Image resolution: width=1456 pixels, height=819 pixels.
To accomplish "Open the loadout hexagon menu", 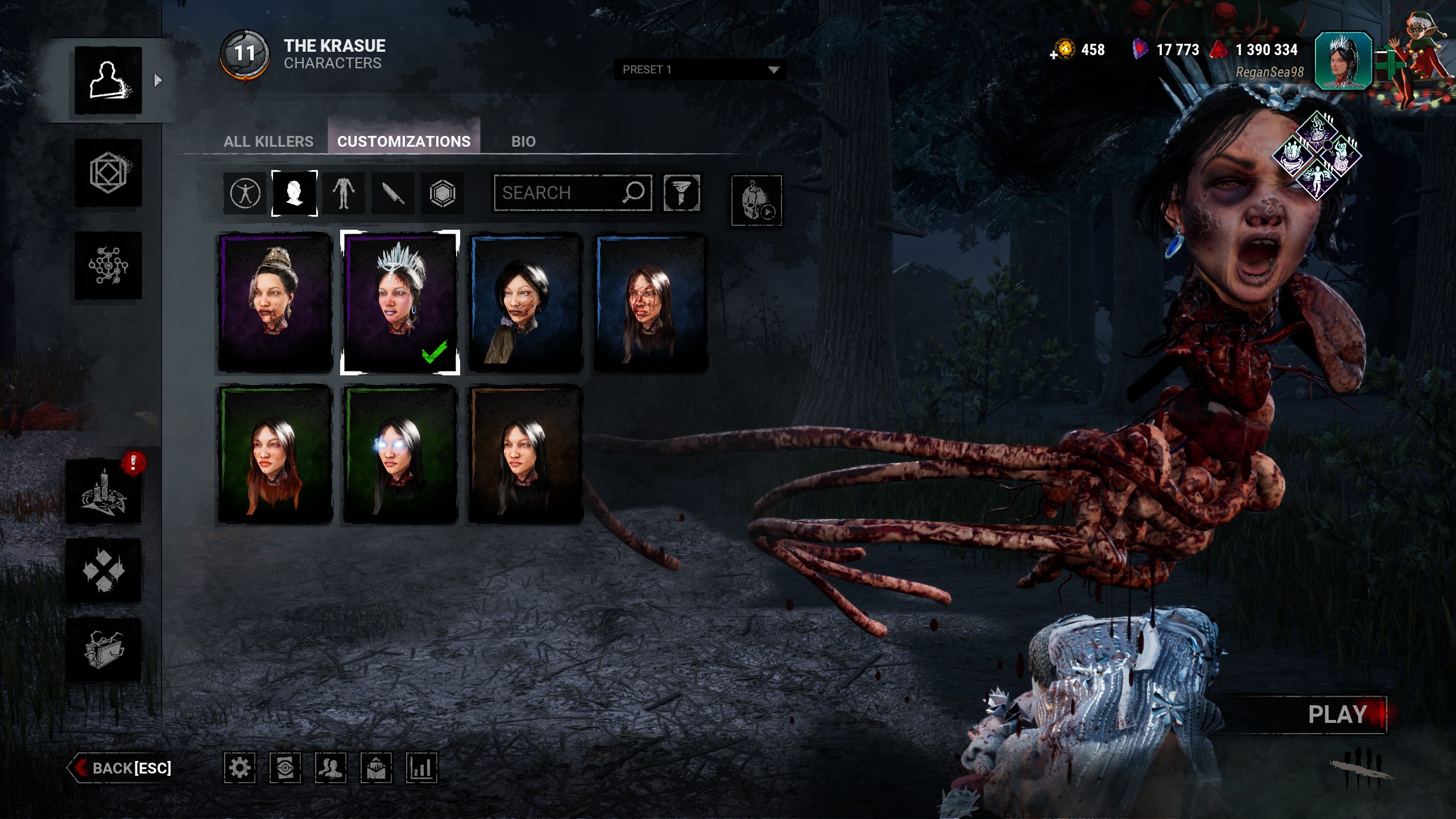I will click(x=108, y=173).
